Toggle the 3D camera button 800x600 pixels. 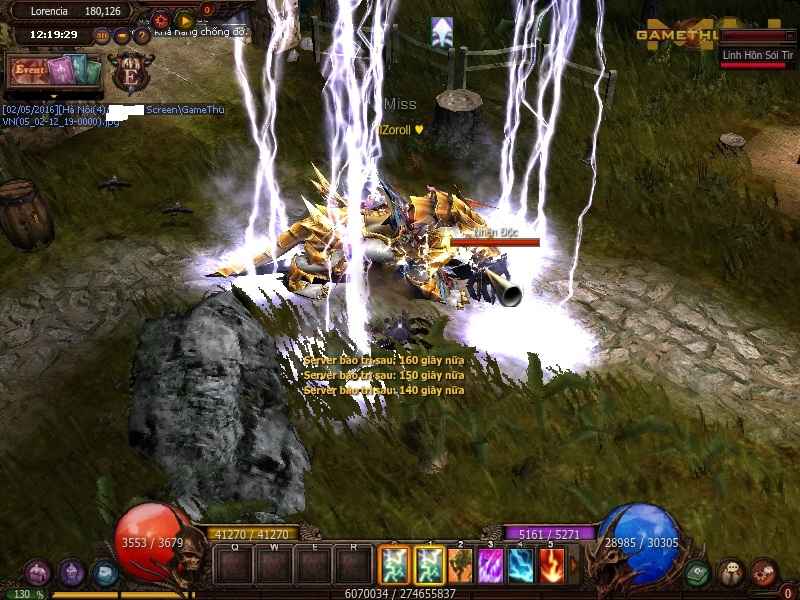pos(102,35)
